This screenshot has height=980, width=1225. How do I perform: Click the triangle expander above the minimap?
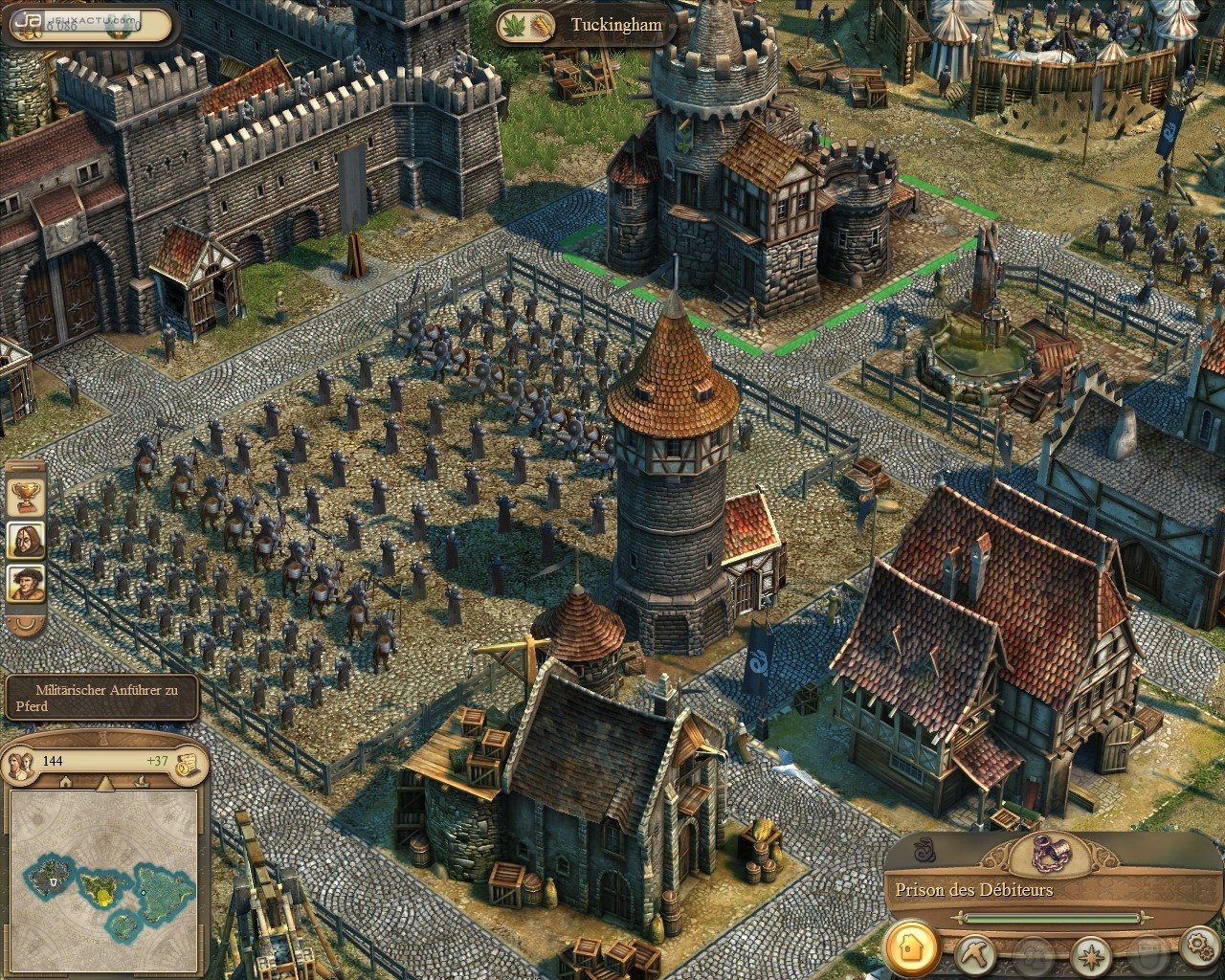click(103, 785)
